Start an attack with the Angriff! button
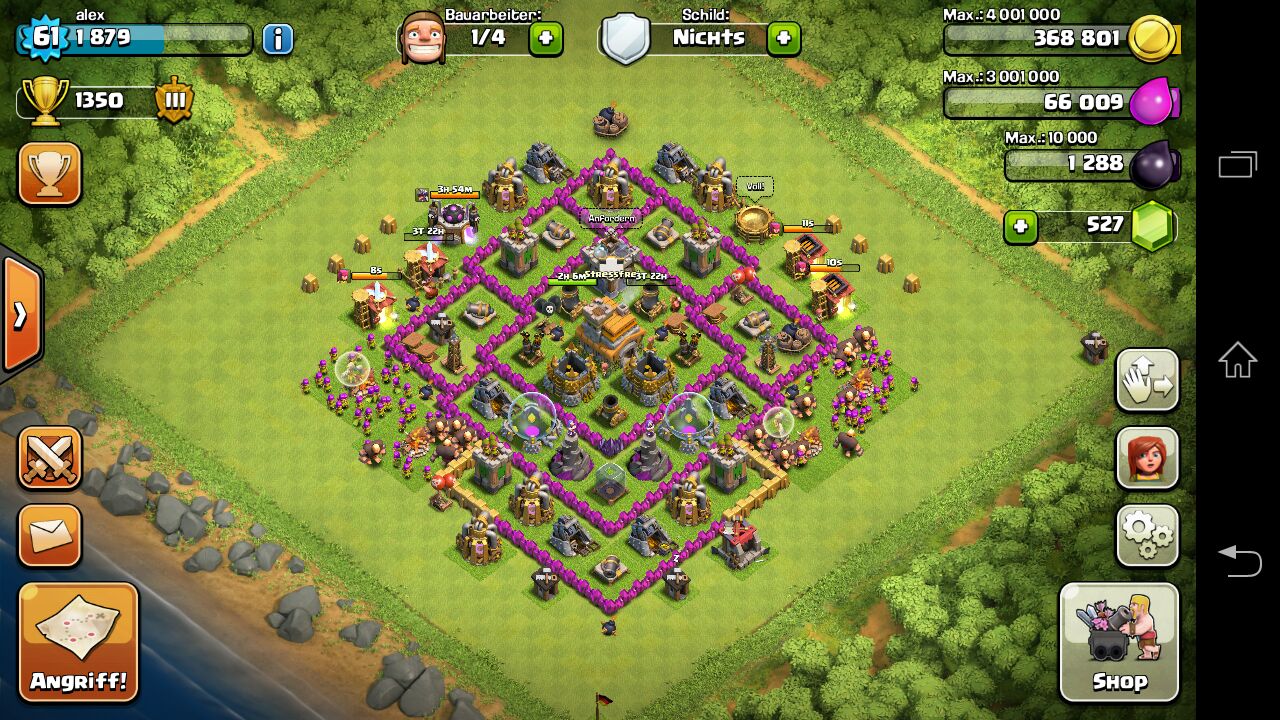The image size is (1280, 720). point(78,642)
